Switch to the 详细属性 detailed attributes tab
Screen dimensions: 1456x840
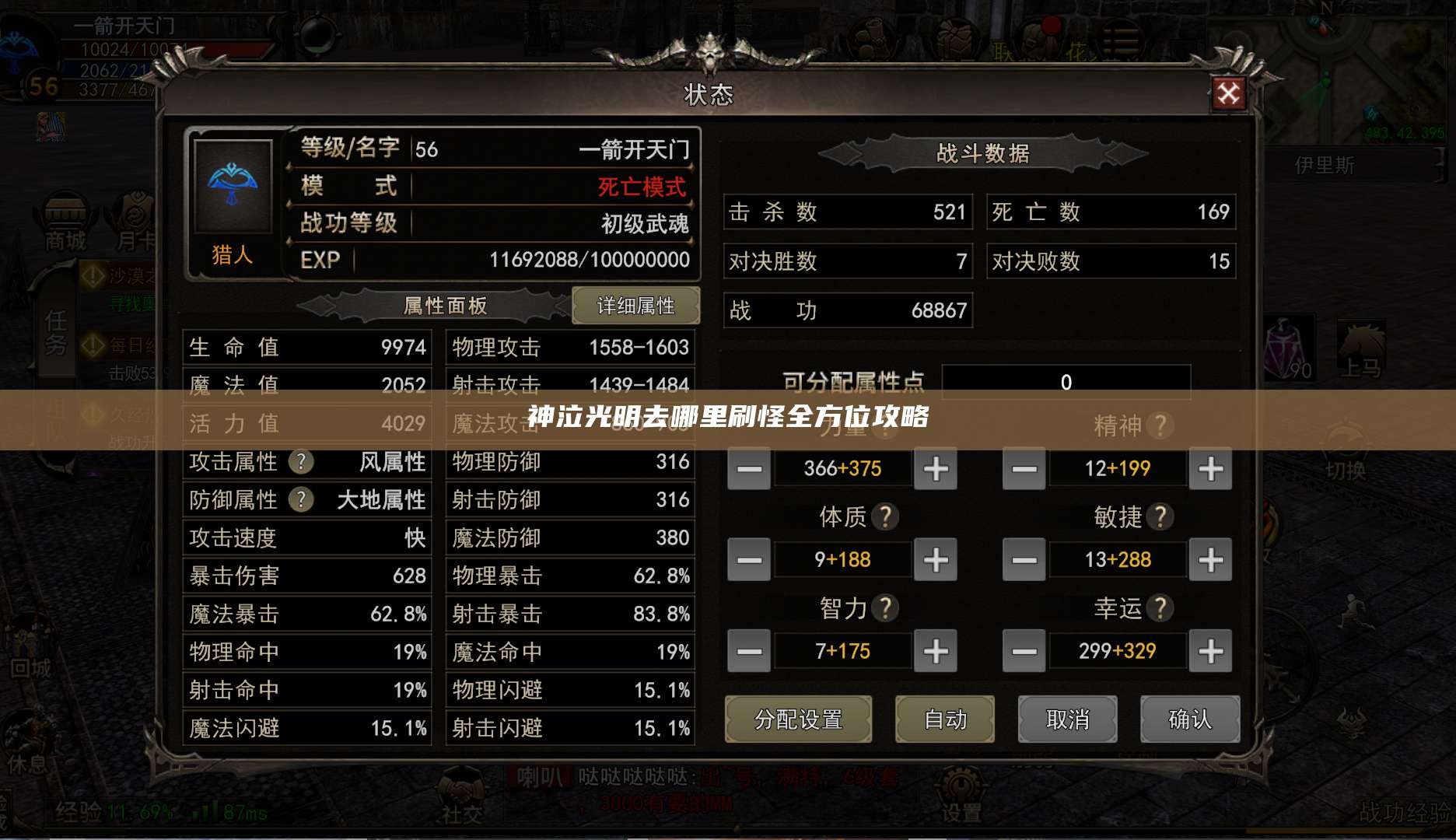coord(636,306)
